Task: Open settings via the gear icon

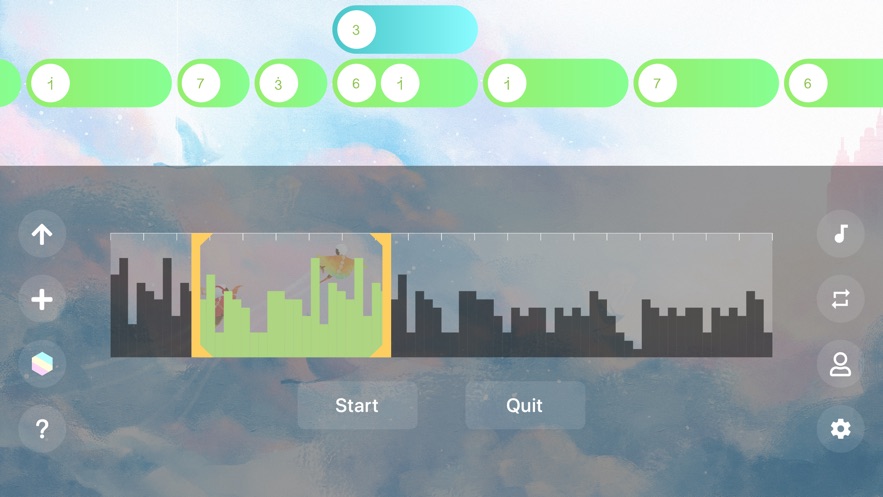Action: [x=840, y=429]
